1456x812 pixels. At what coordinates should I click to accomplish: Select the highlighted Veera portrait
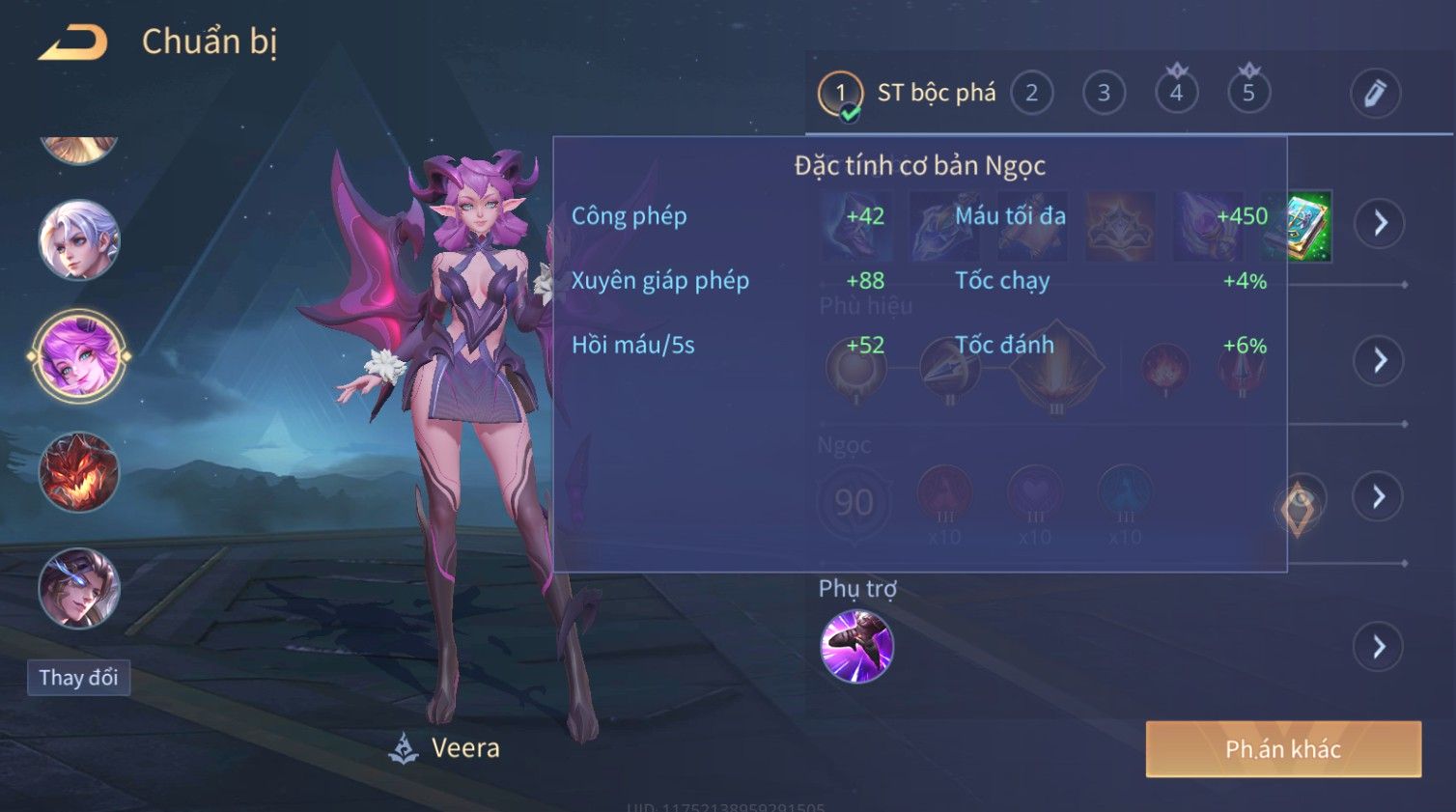[79, 356]
